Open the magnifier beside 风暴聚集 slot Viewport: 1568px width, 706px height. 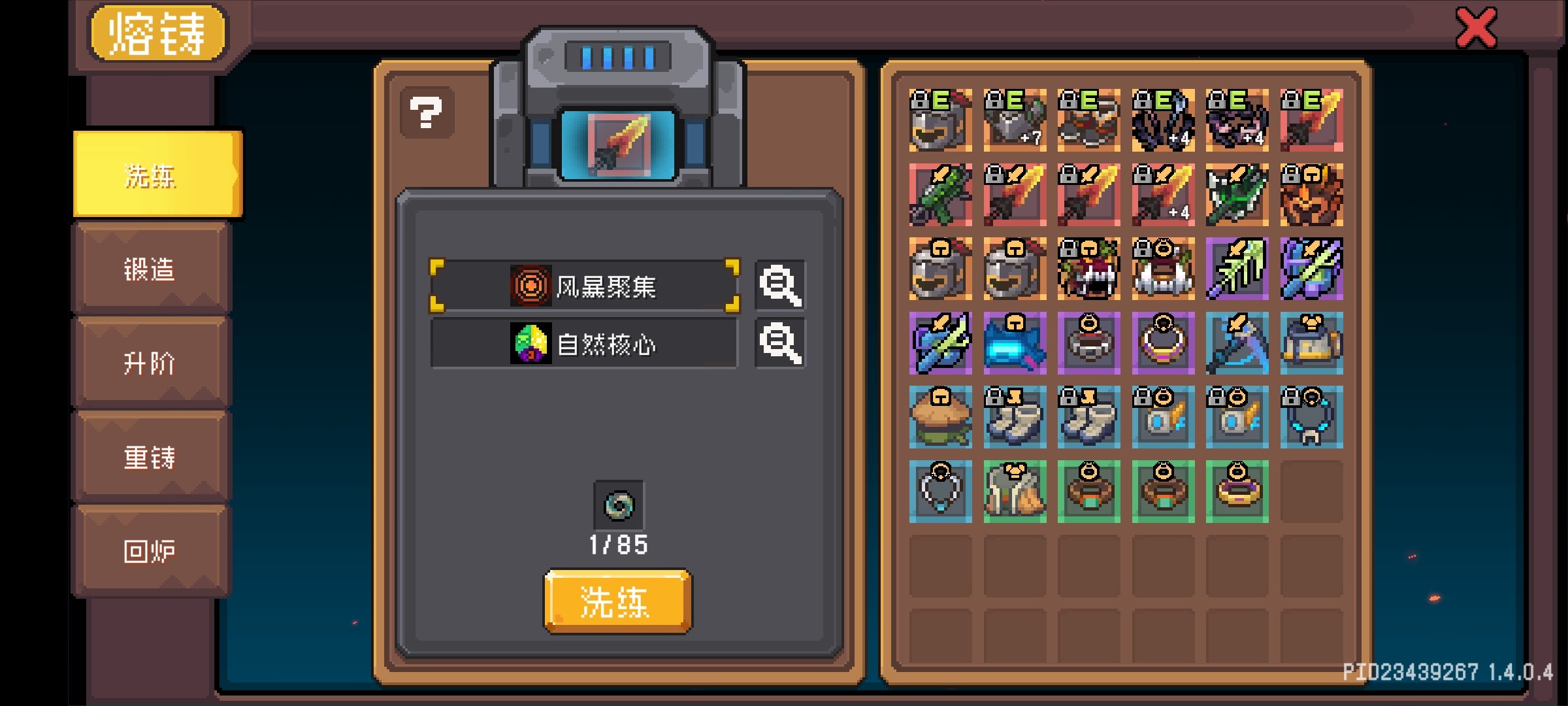click(x=779, y=286)
